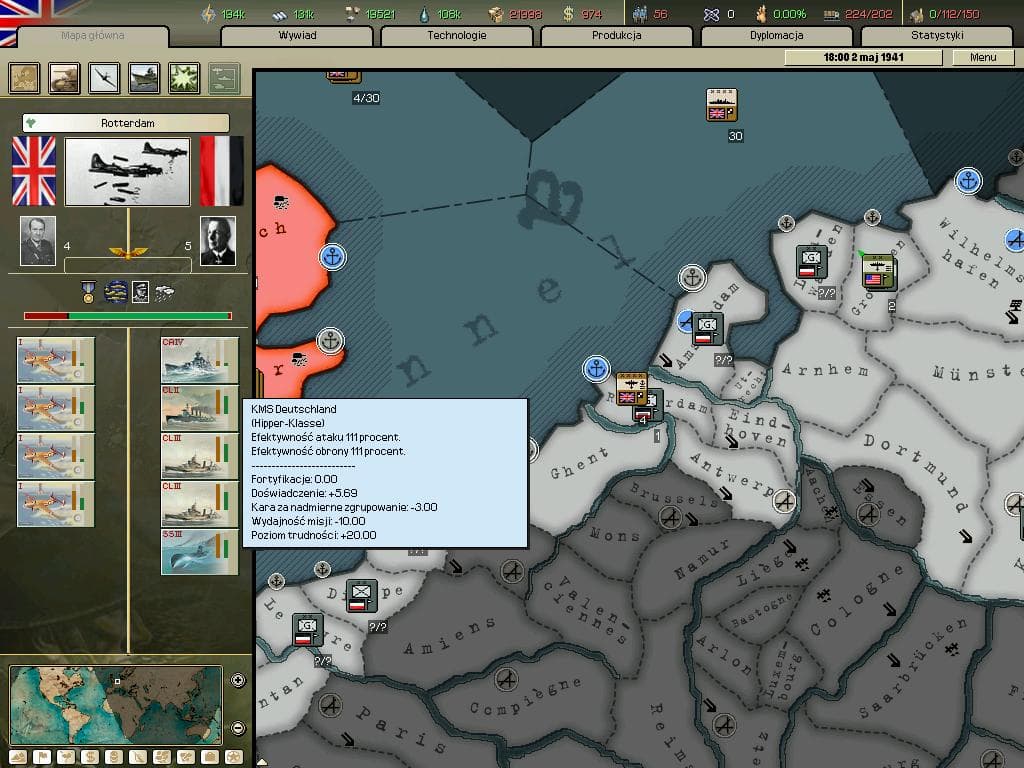Open the Produkcja tab

[617, 36]
